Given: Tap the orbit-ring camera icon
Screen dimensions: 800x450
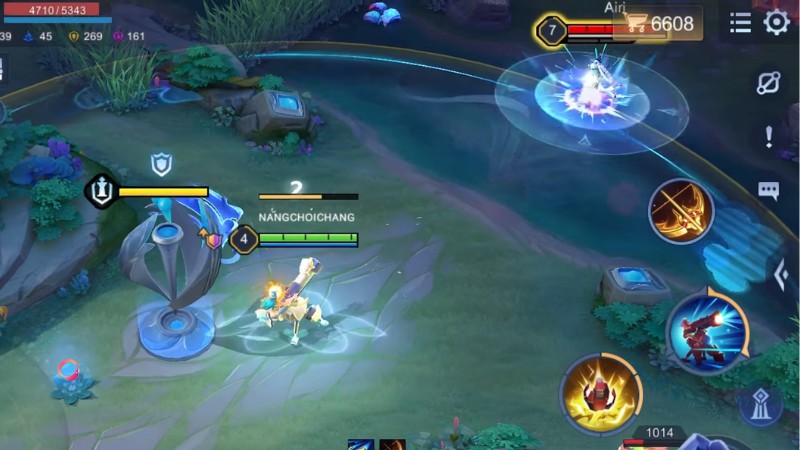Looking at the screenshot, I should 768,83.
